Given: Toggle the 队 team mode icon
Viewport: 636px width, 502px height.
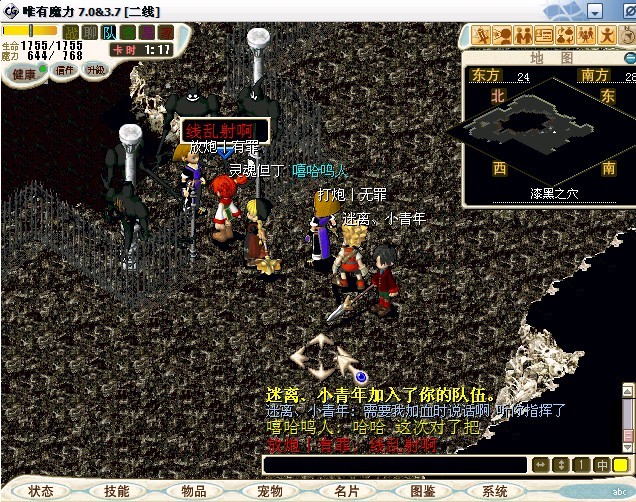Looking at the screenshot, I should (x=109, y=33).
